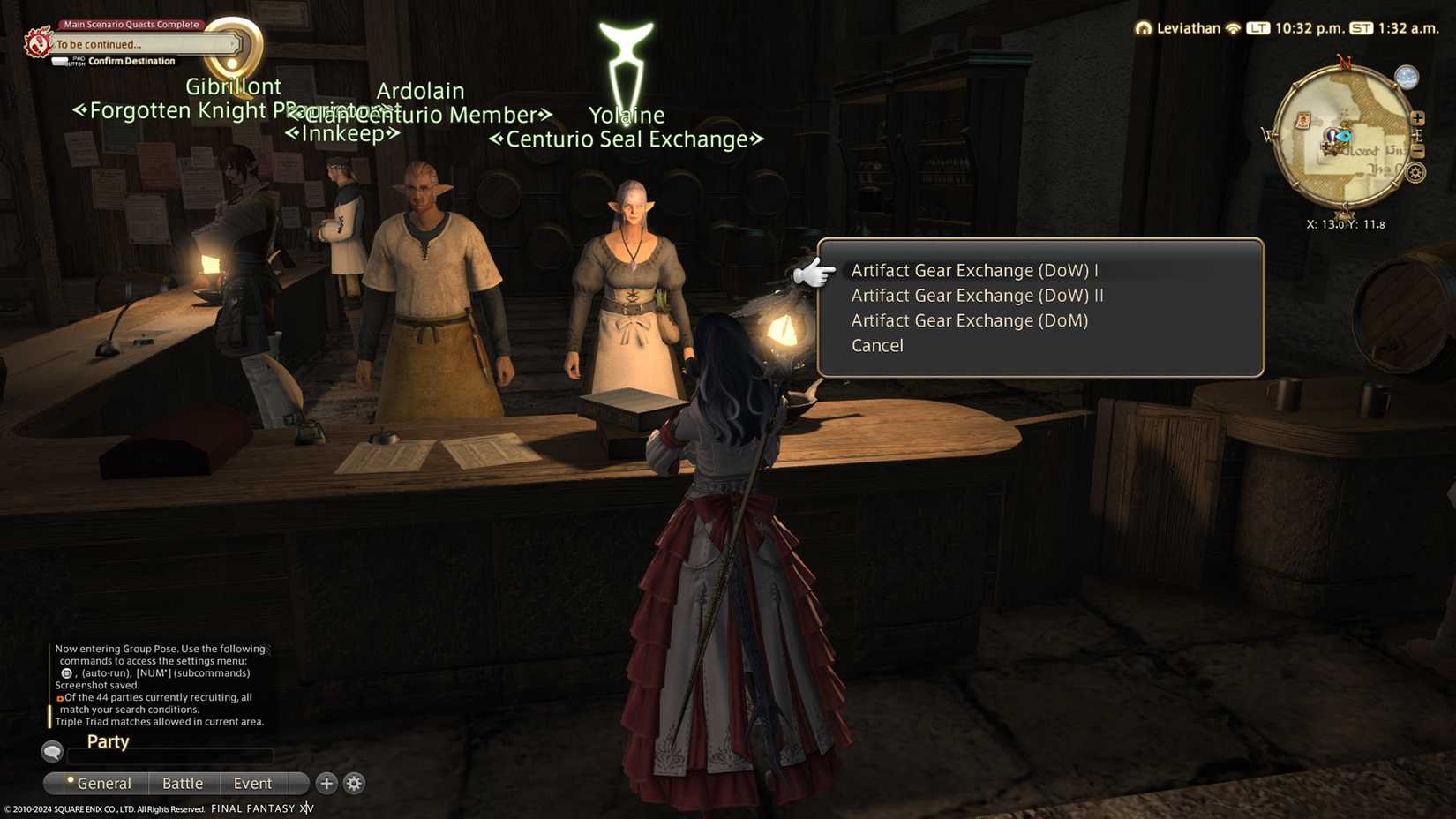Image resolution: width=1456 pixels, height=819 pixels.
Task: Collapse the Main Scenario Quests Complete banner
Action: click(x=129, y=24)
